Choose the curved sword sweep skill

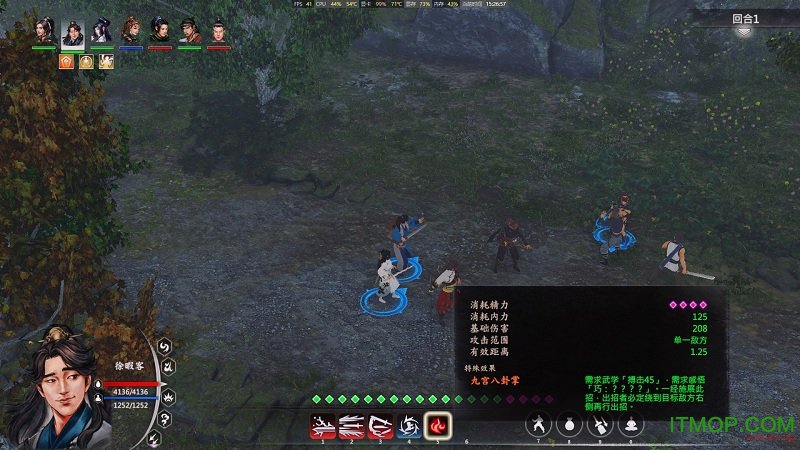click(379, 426)
